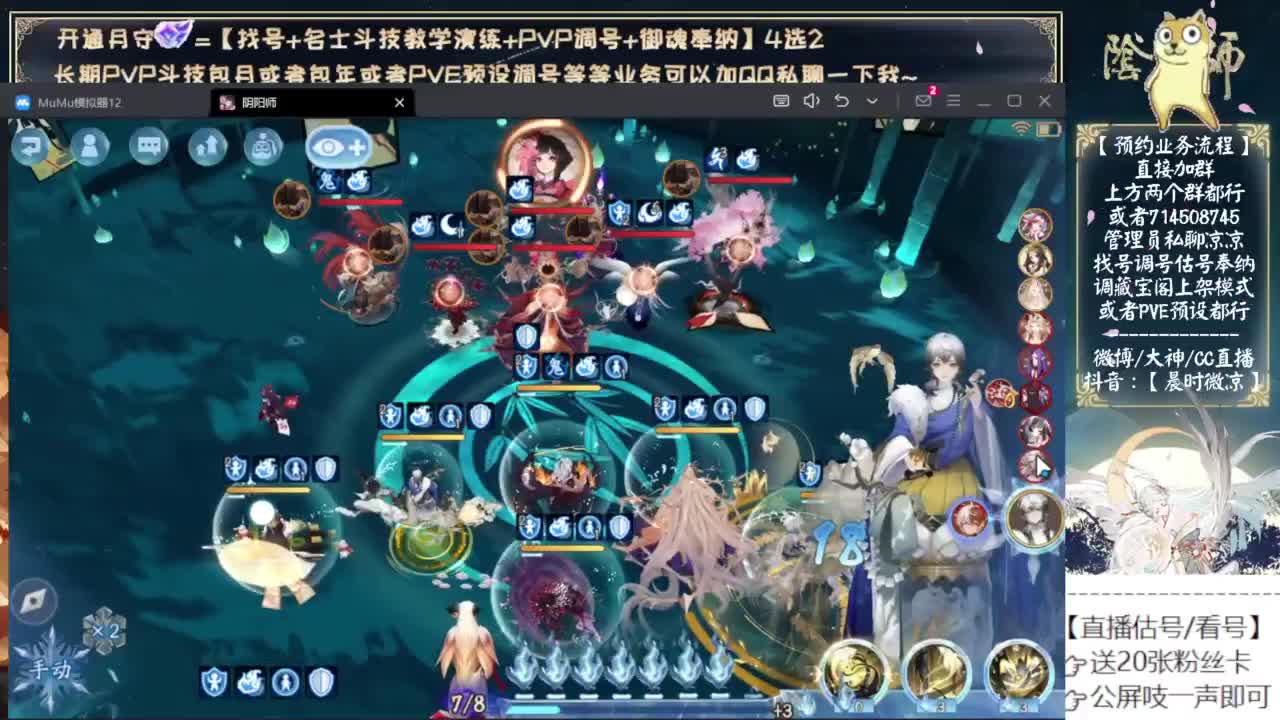Open the hamburger menu in MuMu toolbar

pos(952,101)
